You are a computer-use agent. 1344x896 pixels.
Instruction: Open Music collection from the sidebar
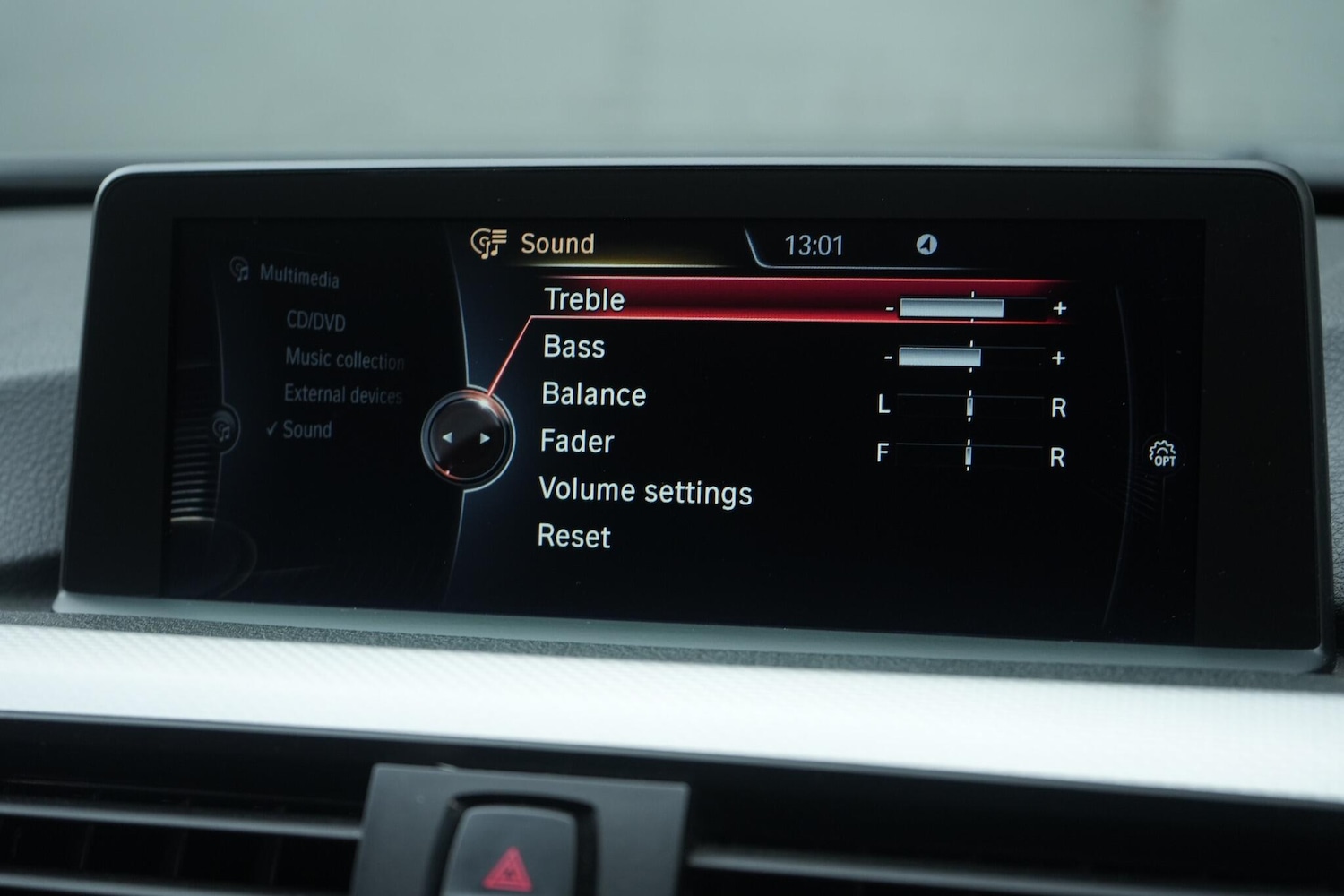coord(343,360)
